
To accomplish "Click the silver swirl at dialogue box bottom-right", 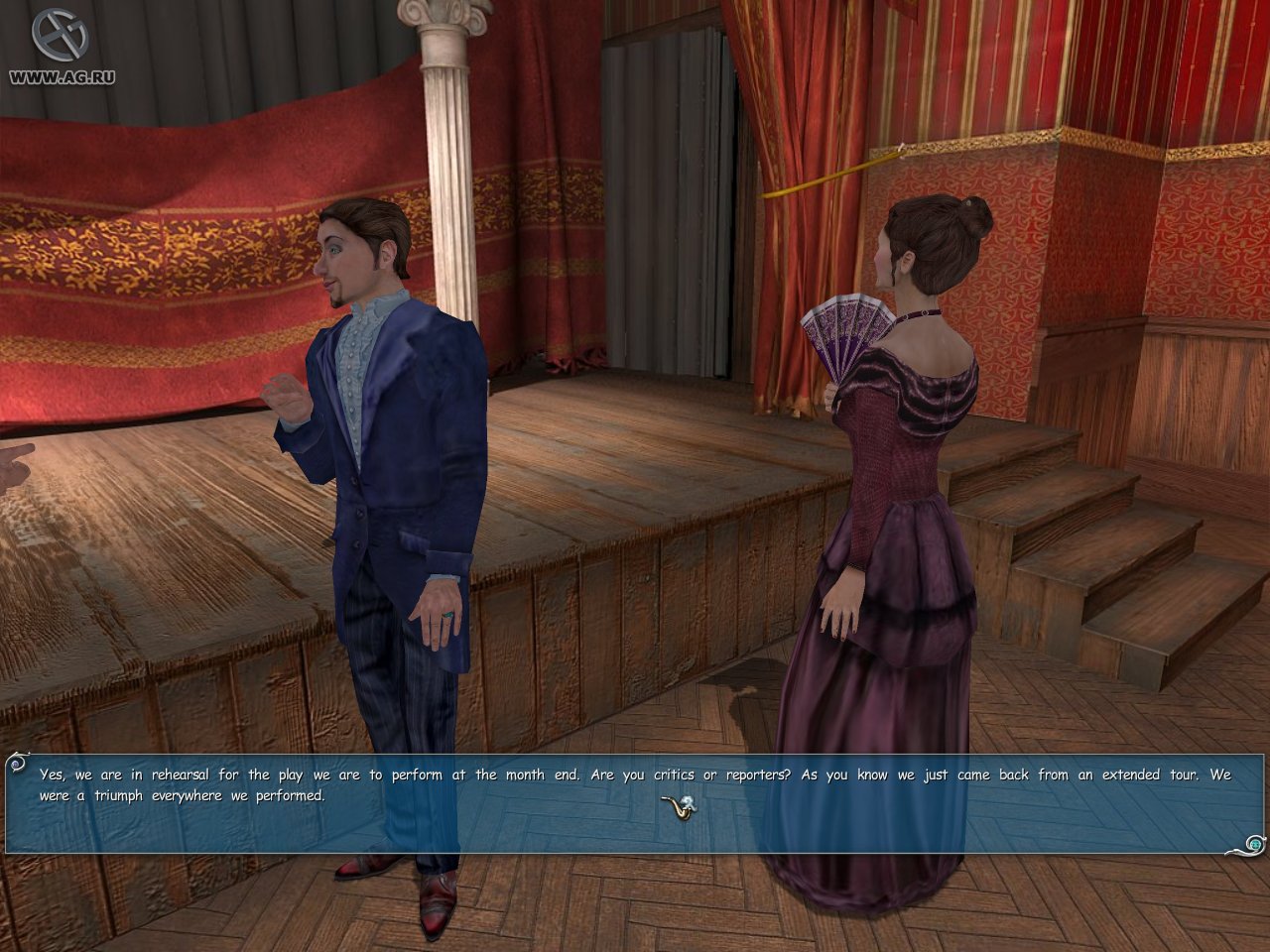I will click(x=1245, y=850).
